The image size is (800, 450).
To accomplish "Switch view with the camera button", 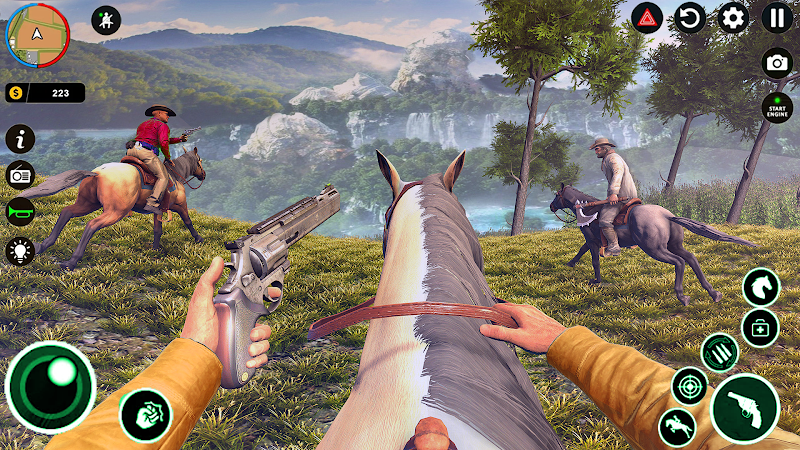I will click(x=777, y=62).
